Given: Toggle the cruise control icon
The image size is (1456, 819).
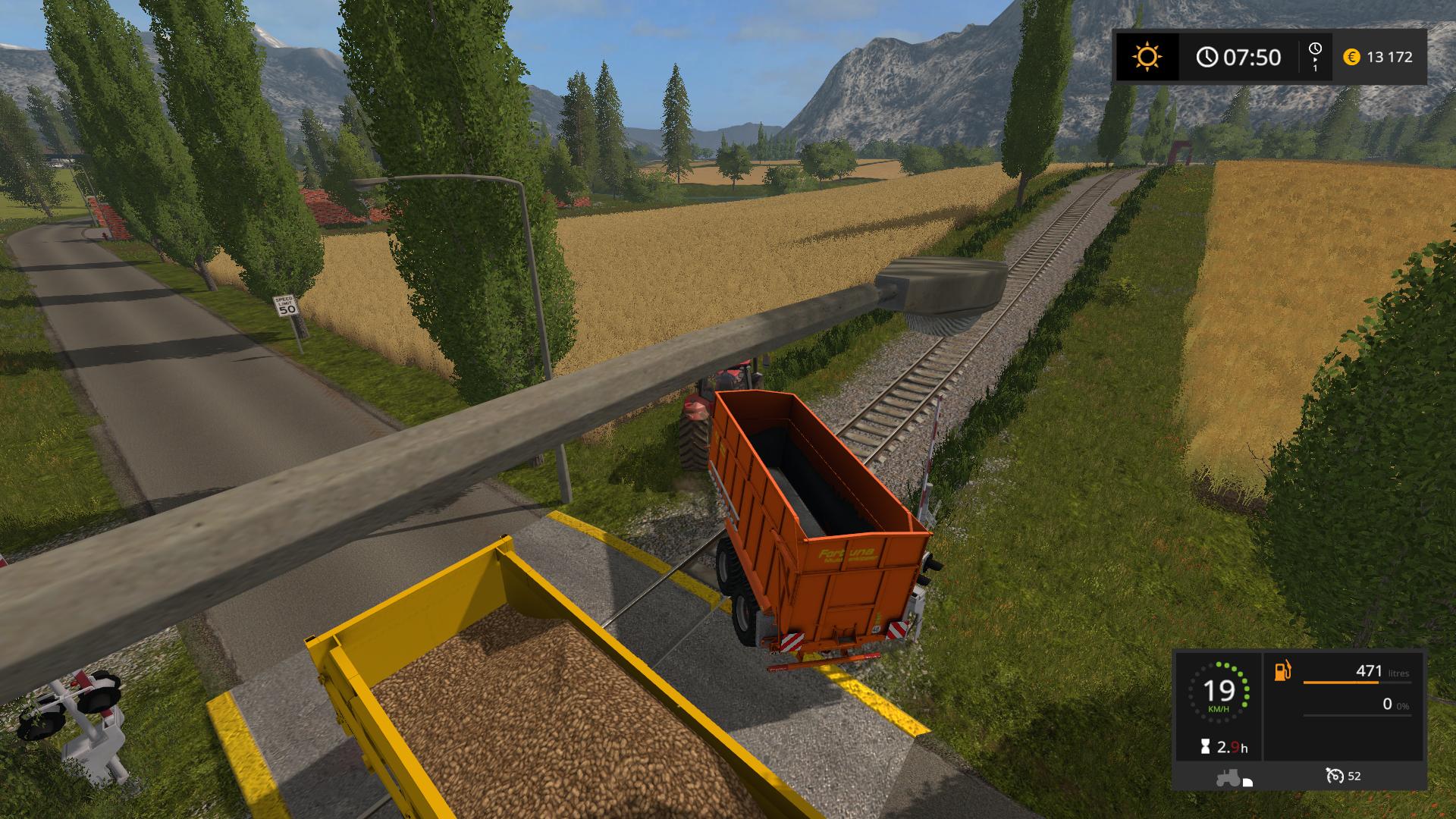Looking at the screenshot, I should pyautogui.click(x=1335, y=776).
